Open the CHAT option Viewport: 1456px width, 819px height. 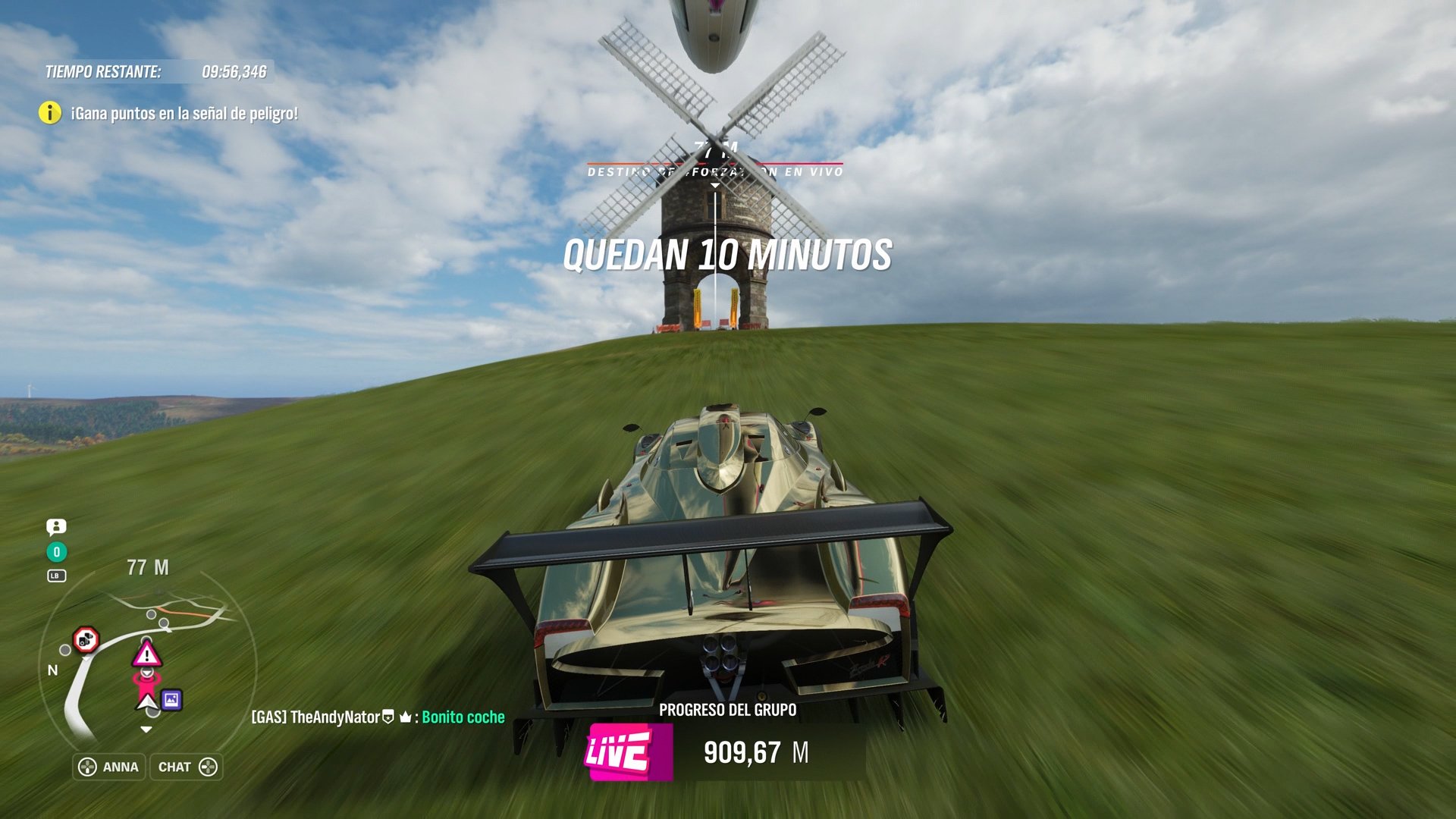pos(176,767)
